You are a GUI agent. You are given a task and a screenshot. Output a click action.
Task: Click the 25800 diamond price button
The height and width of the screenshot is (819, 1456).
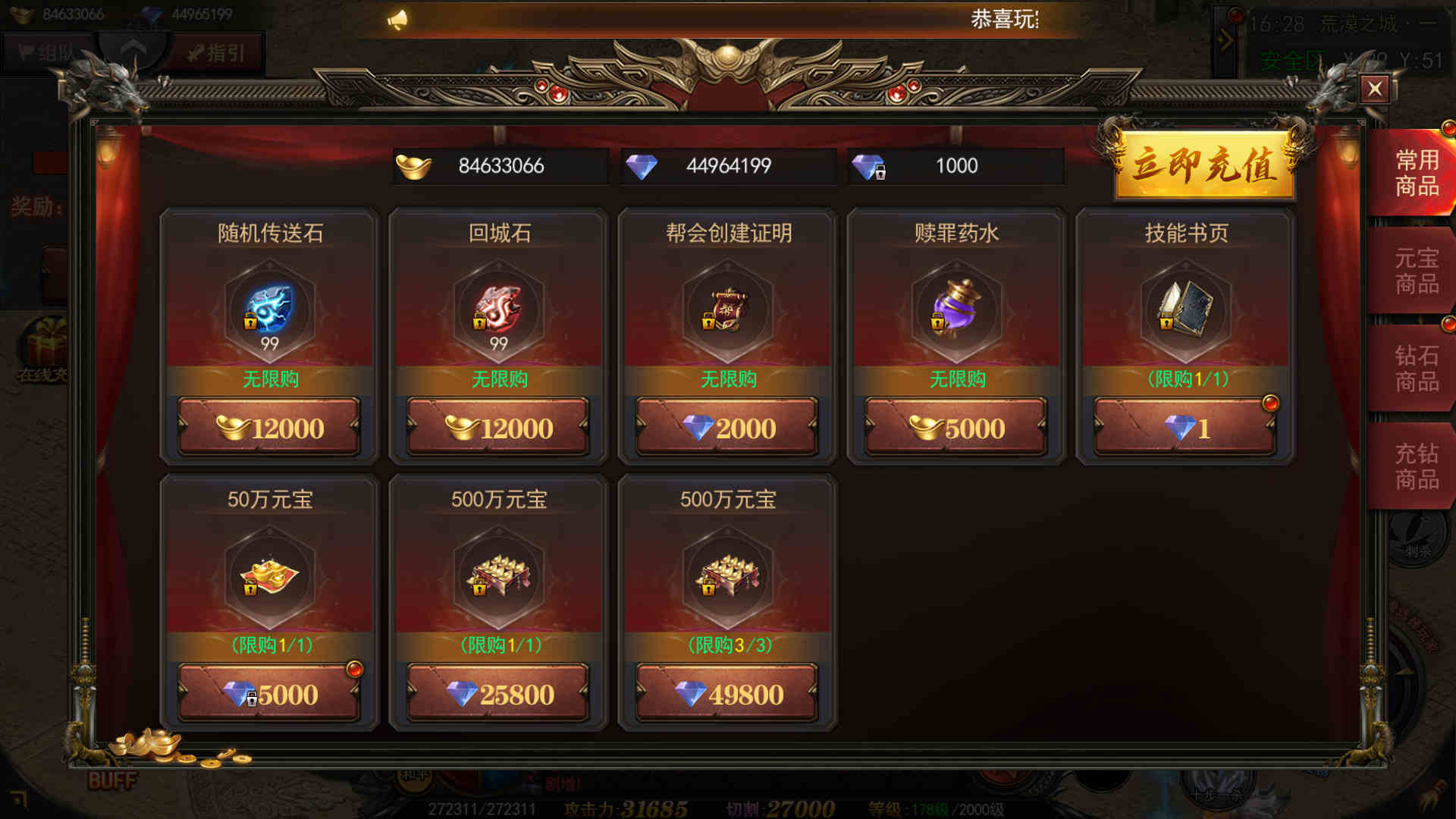click(498, 694)
